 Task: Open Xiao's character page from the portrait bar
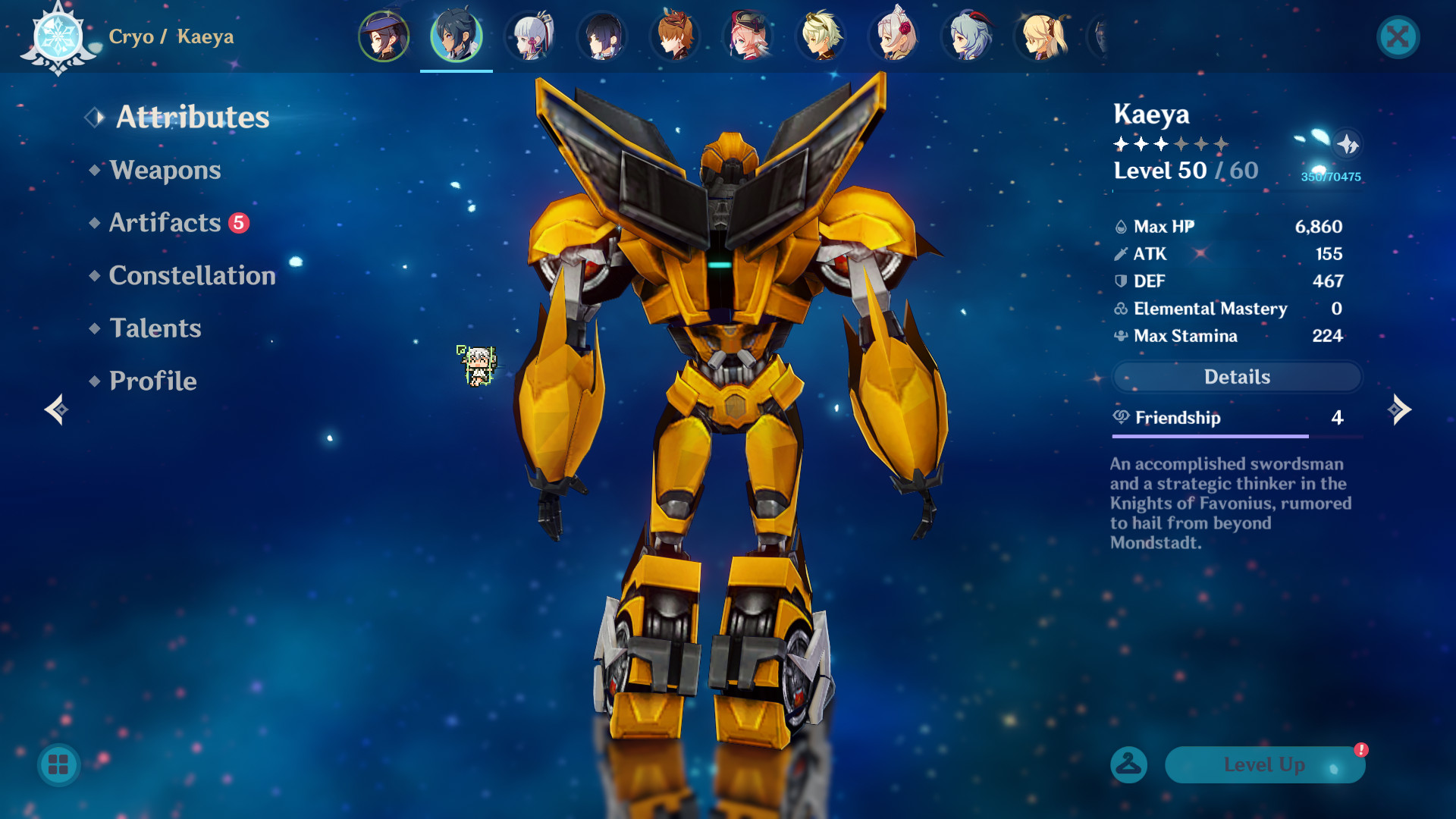click(x=602, y=36)
